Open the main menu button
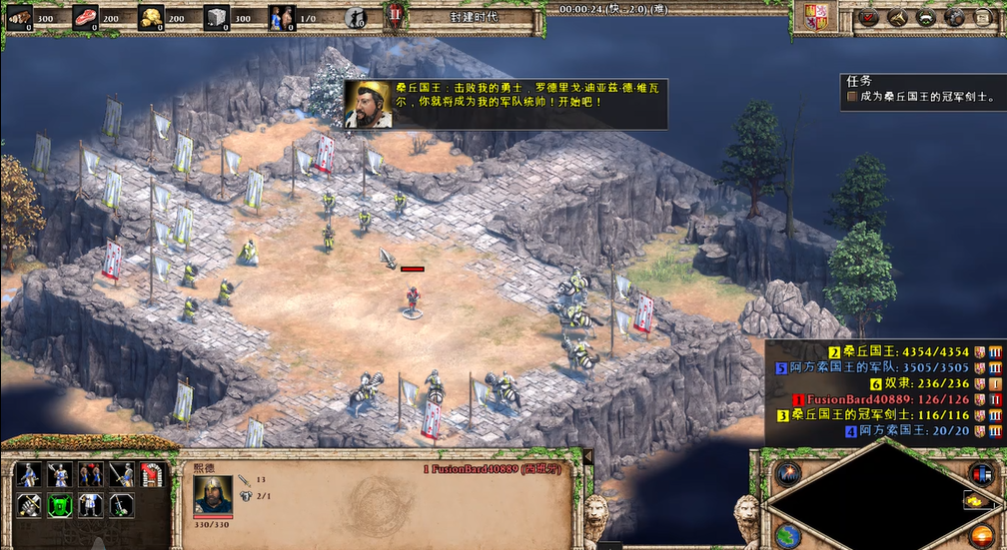The height and width of the screenshot is (550, 1007). coord(983,17)
